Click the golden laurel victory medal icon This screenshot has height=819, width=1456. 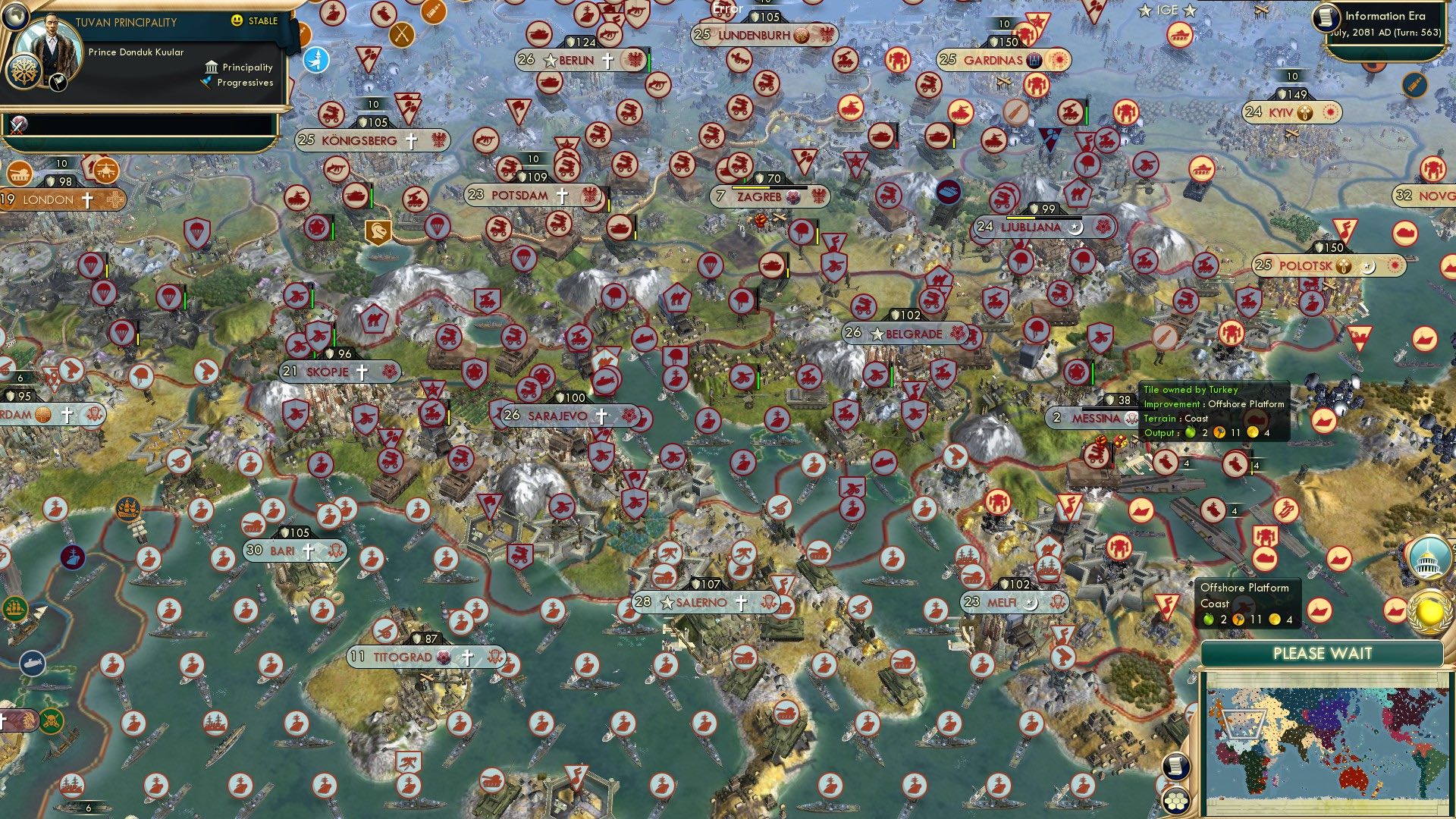[x=1429, y=613]
